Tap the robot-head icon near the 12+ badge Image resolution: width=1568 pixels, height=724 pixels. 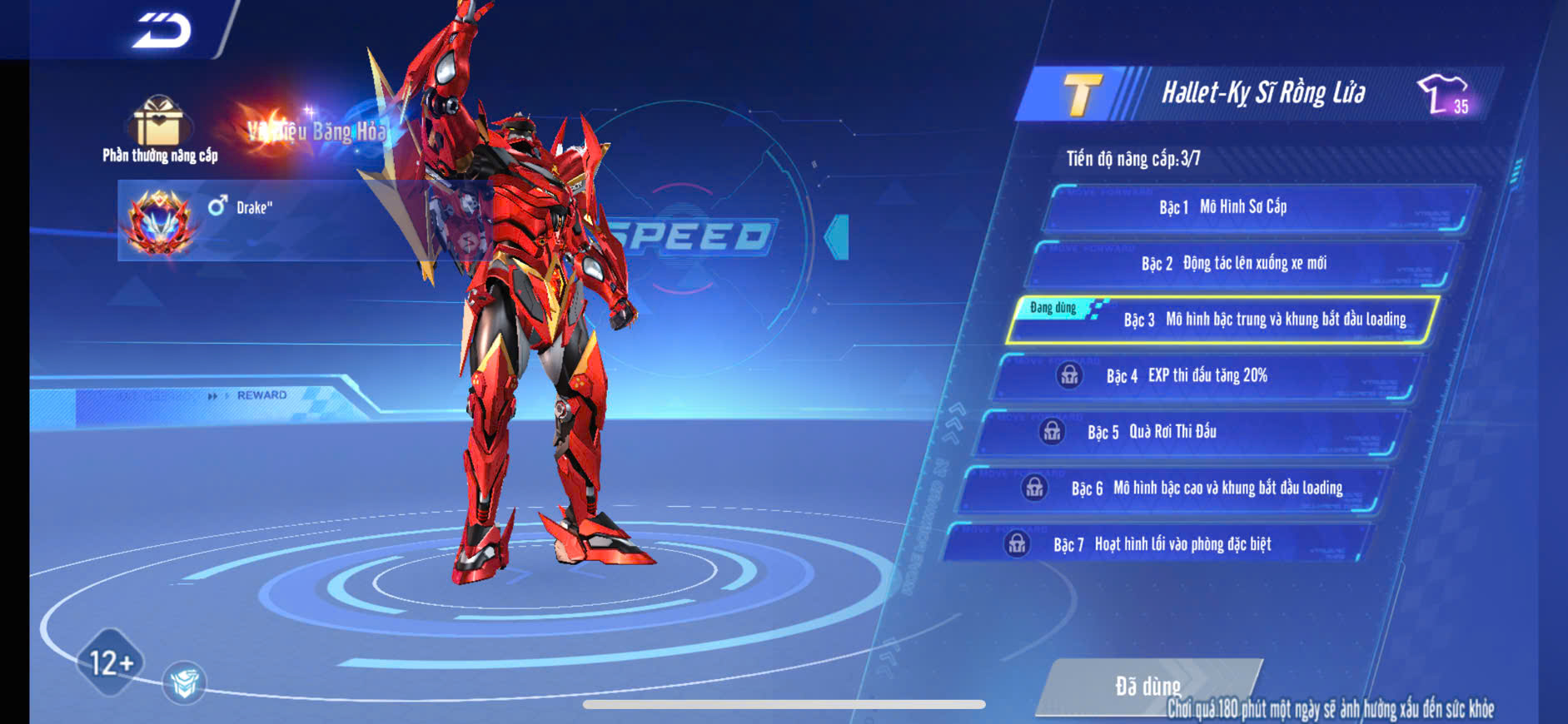pos(184,682)
